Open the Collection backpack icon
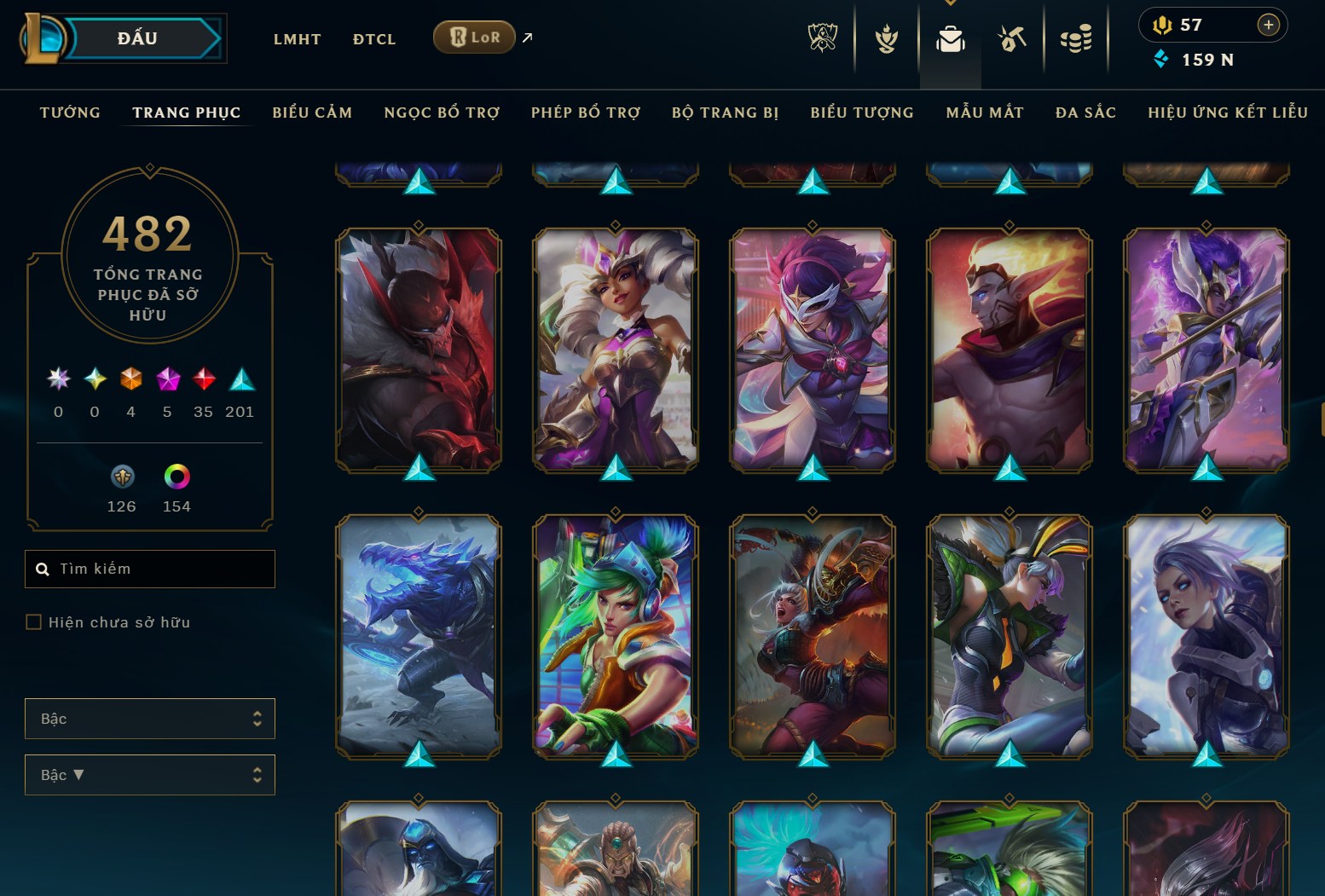The width and height of the screenshot is (1325, 896). coord(950,38)
